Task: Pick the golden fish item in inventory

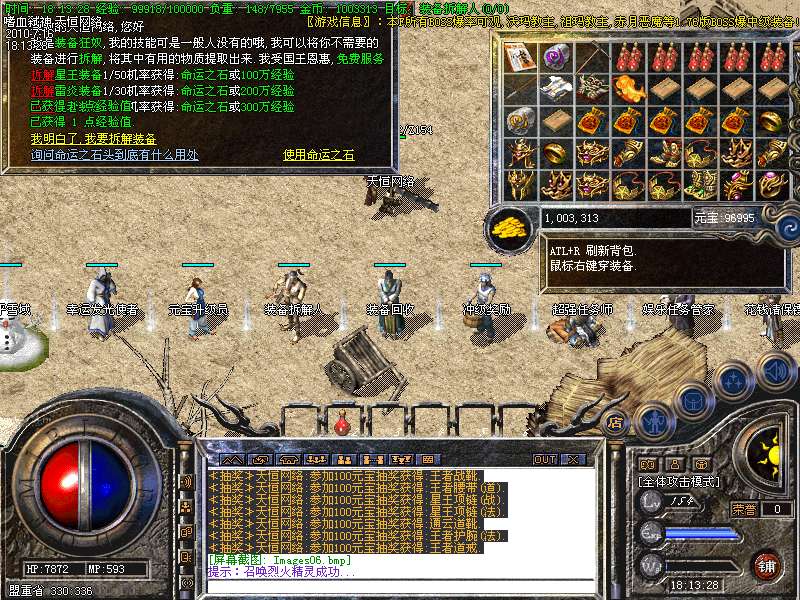Action: point(628,89)
